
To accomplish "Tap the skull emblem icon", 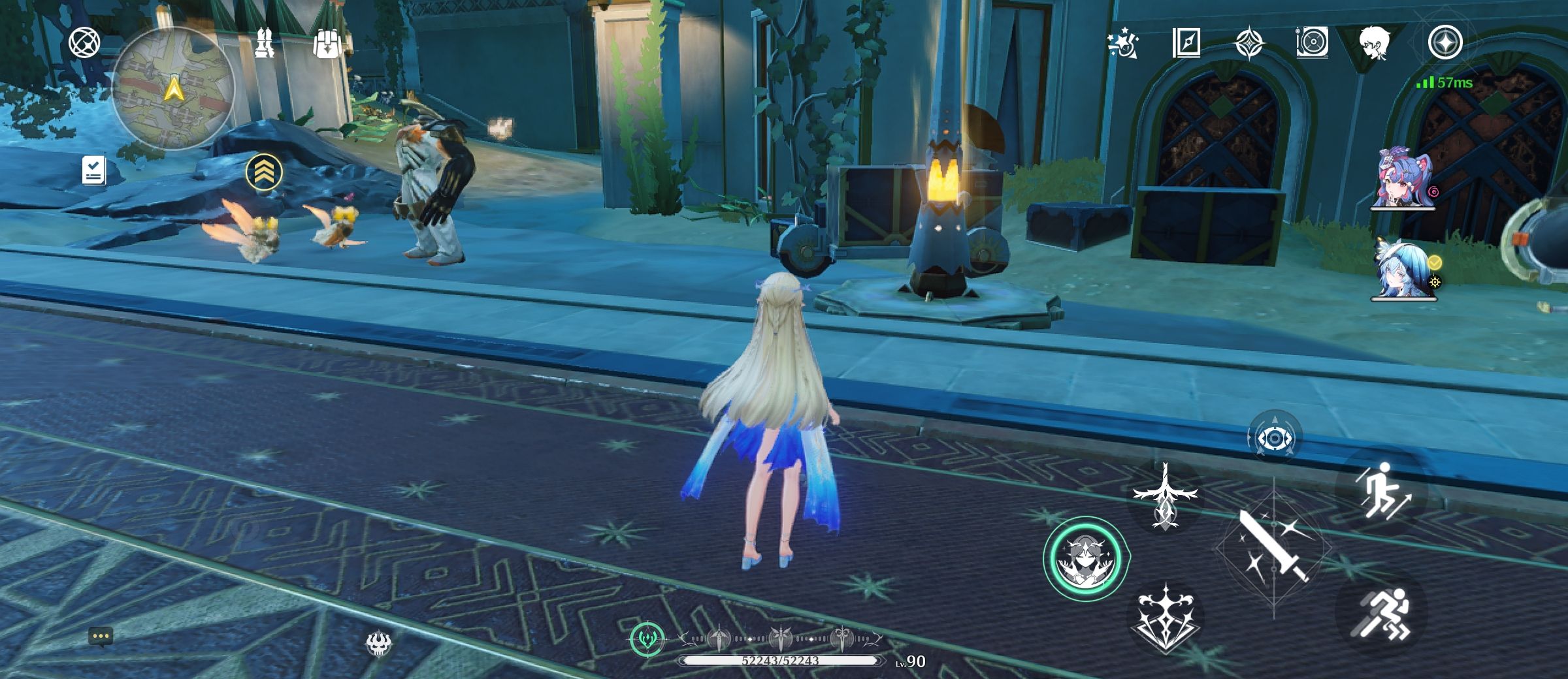I will tap(378, 644).
